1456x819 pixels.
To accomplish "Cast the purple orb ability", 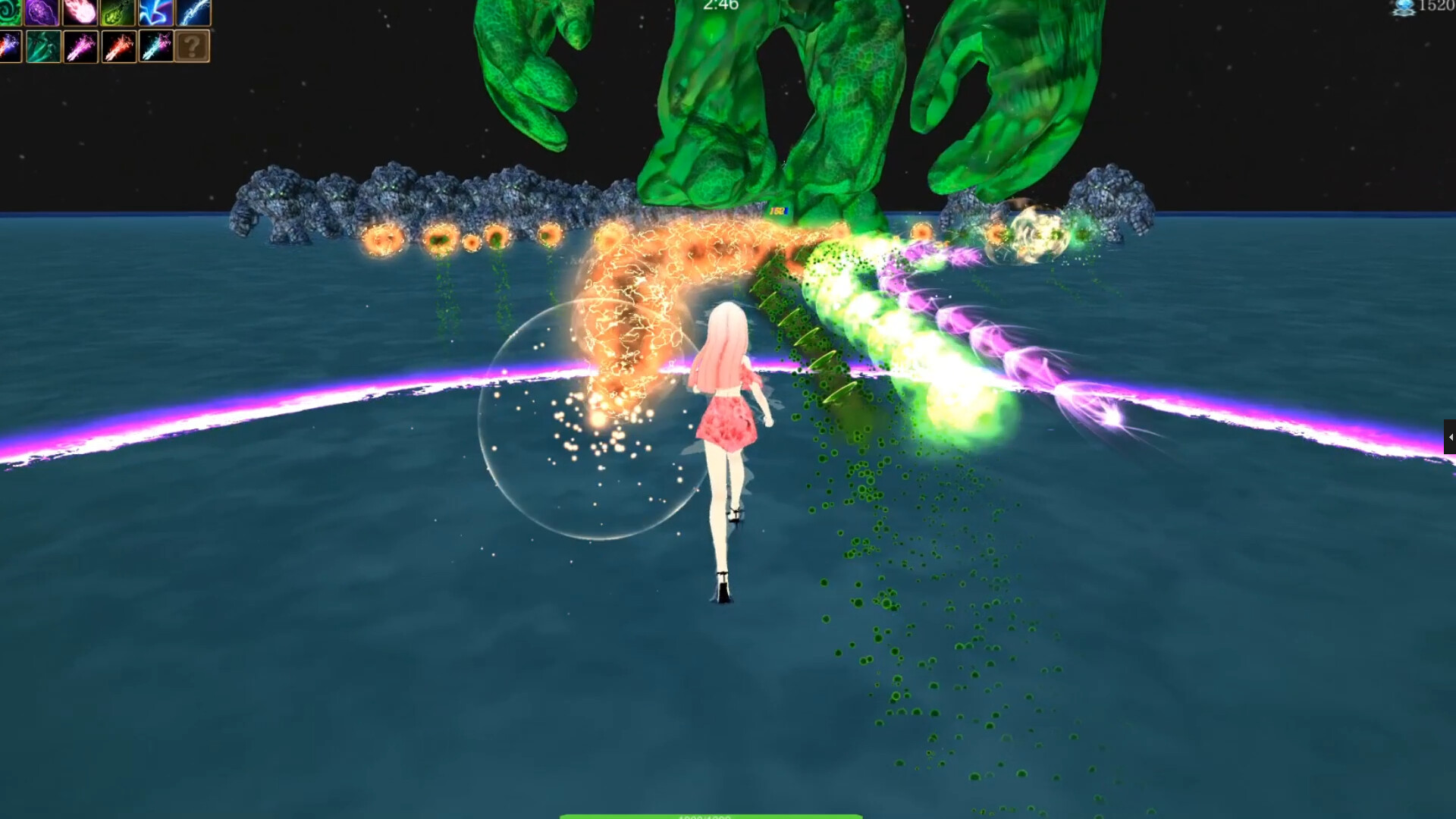I will (x=42, y=13).
